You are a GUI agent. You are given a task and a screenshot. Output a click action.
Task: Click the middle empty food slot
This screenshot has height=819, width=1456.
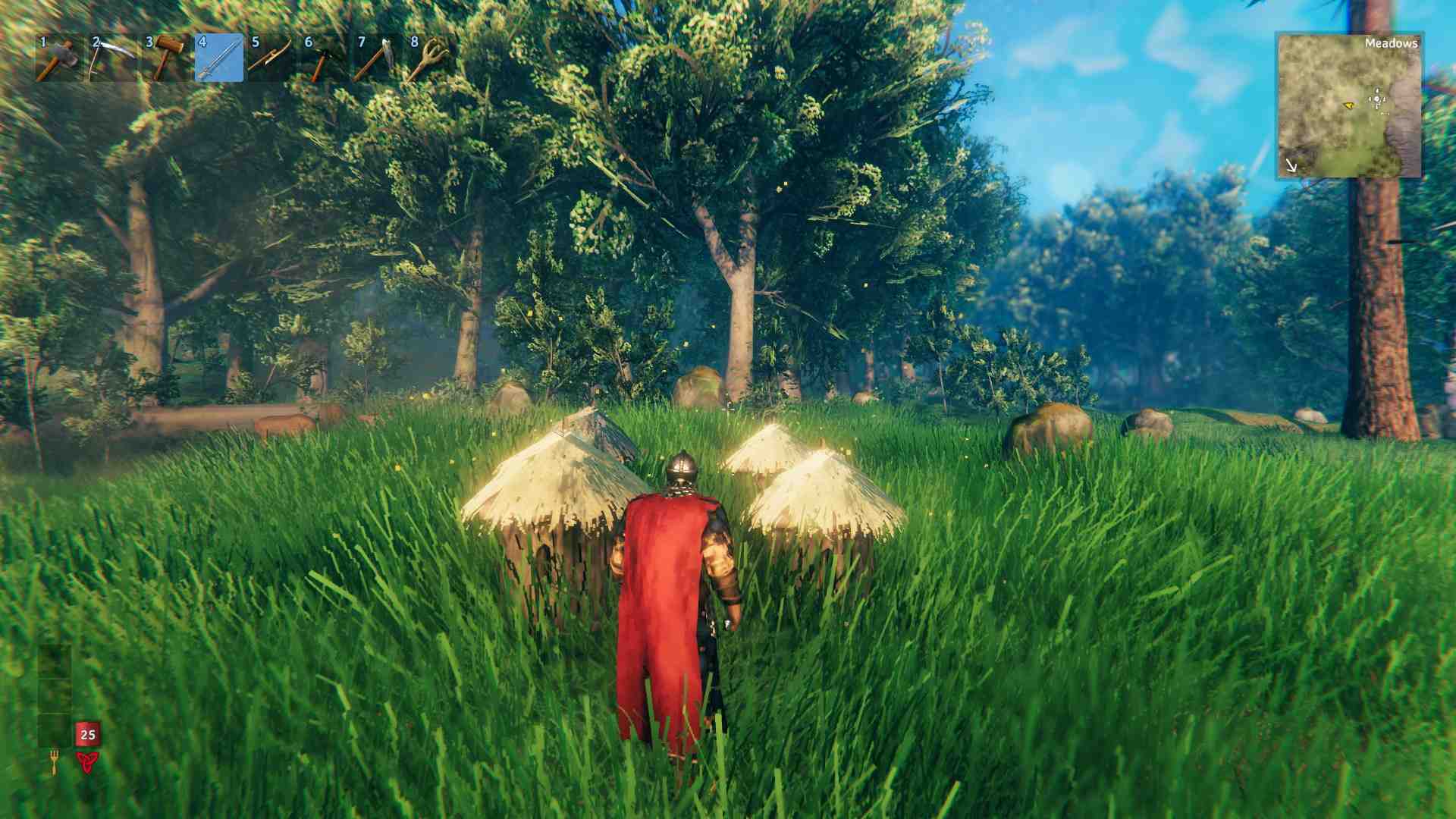(x=54, y=696)
